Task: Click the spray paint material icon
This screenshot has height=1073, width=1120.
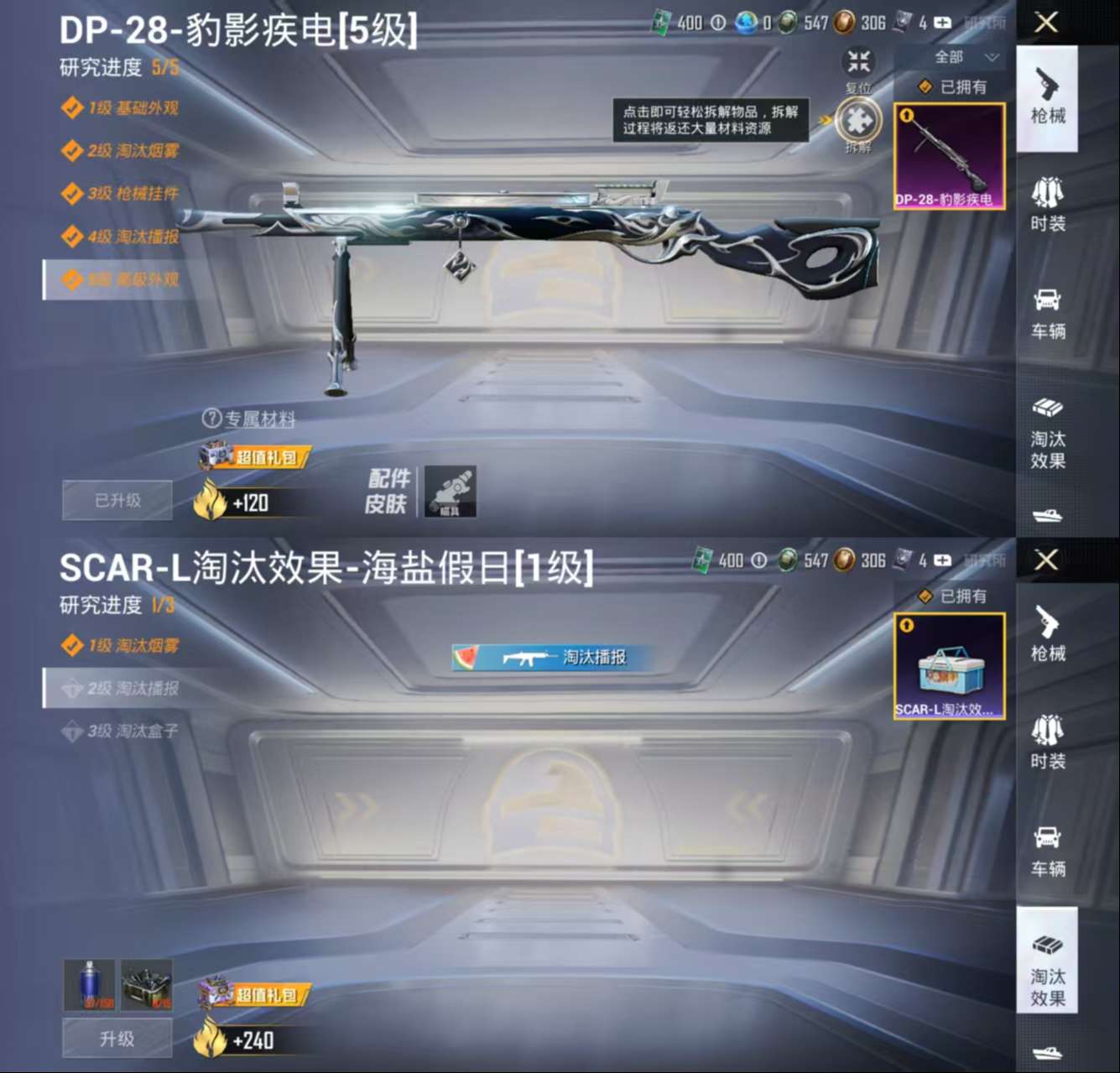Action: point(91,982)
